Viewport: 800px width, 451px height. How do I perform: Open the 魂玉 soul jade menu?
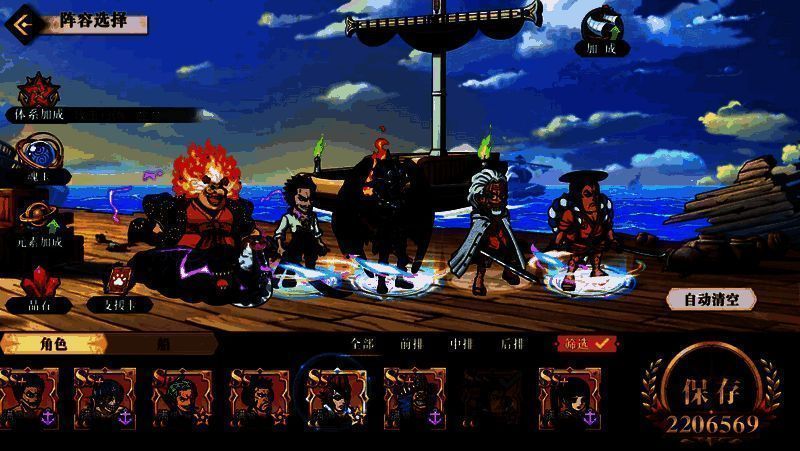(39, 161)
